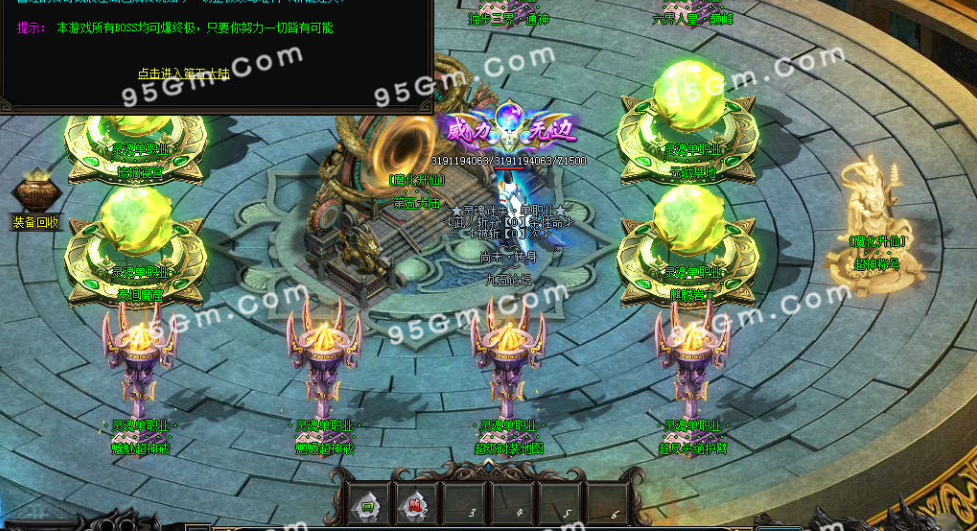Click the link to enter the Fifth Continent
The image size is (977, 531).
pos(183,73)
